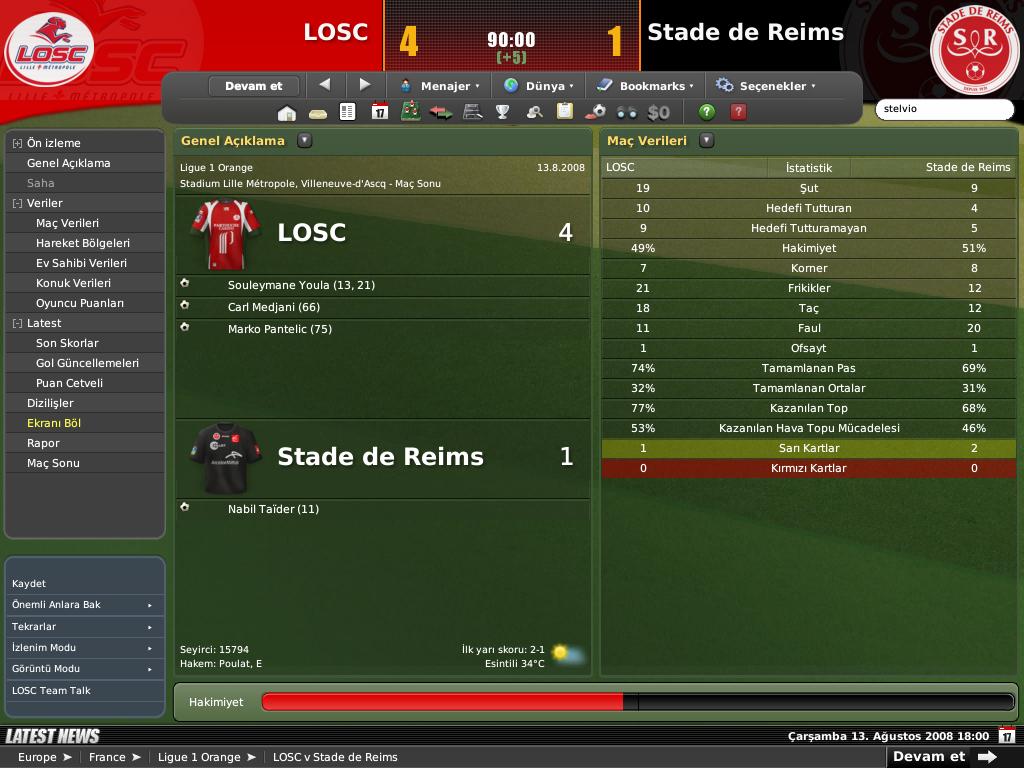Screen dimensions: 1024x768
Task: Open the Menajer dropdown menu
Action: pos(440,86)
